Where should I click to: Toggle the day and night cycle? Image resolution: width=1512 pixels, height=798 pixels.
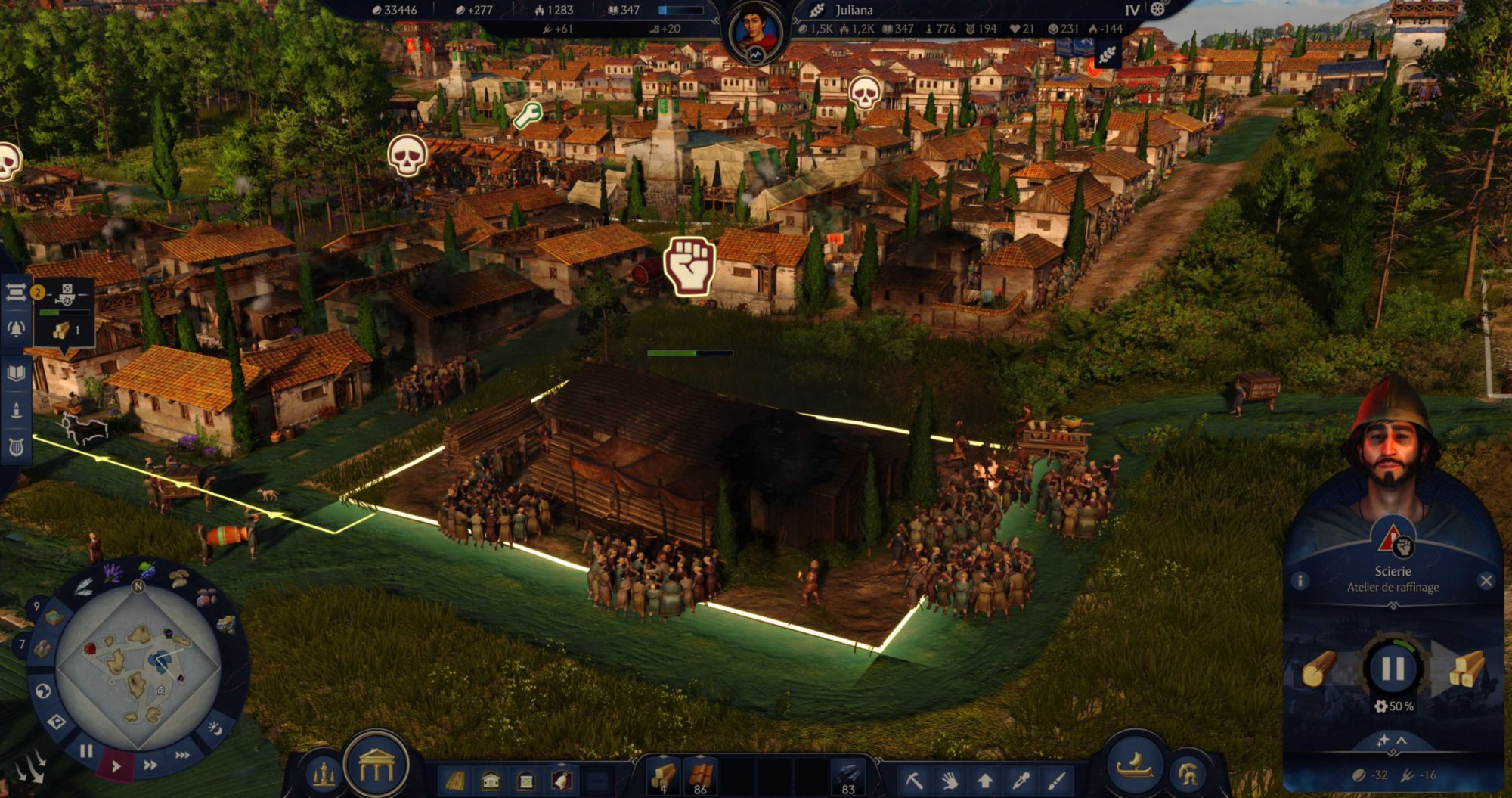(215, 728)
